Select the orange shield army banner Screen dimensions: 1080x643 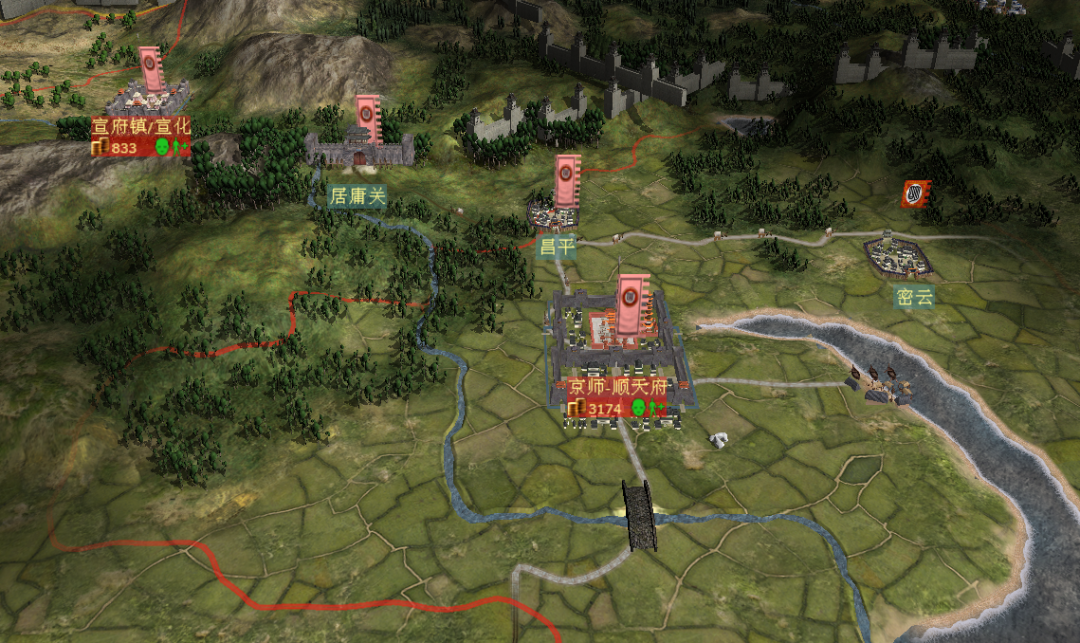915,194
